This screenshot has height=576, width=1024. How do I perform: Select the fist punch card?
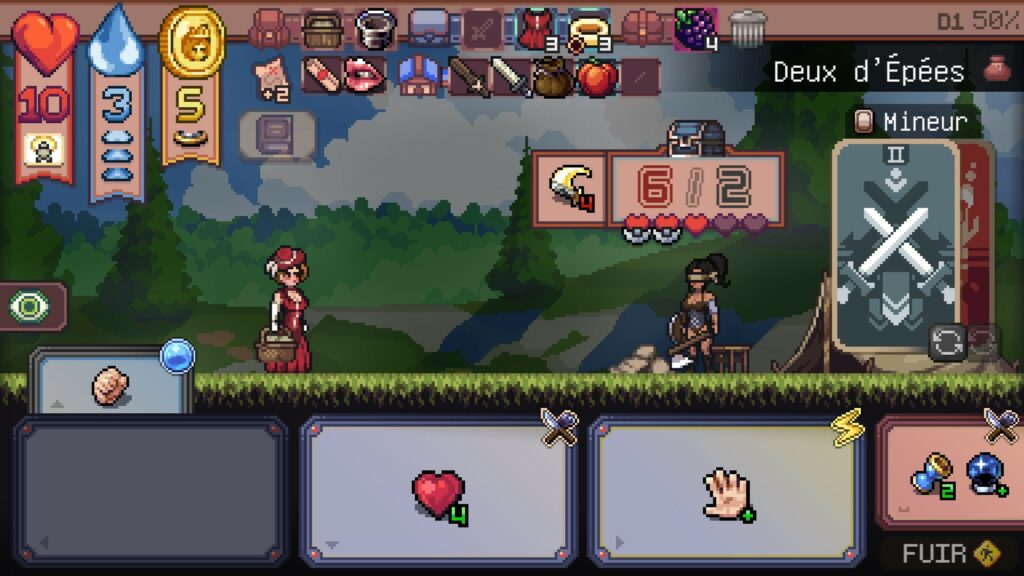(111, 385)
